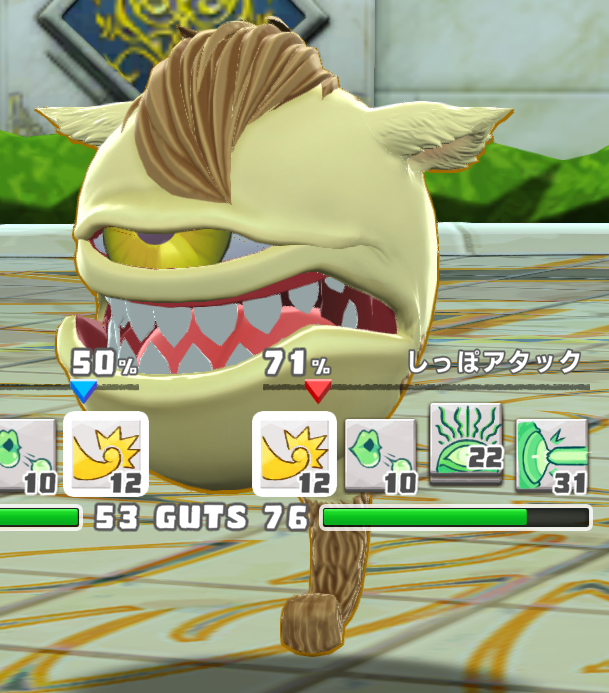The image size is (609, 693).
Task: Select the green kiss skill beside the 22-cost icon
Action: coord(380,456)
